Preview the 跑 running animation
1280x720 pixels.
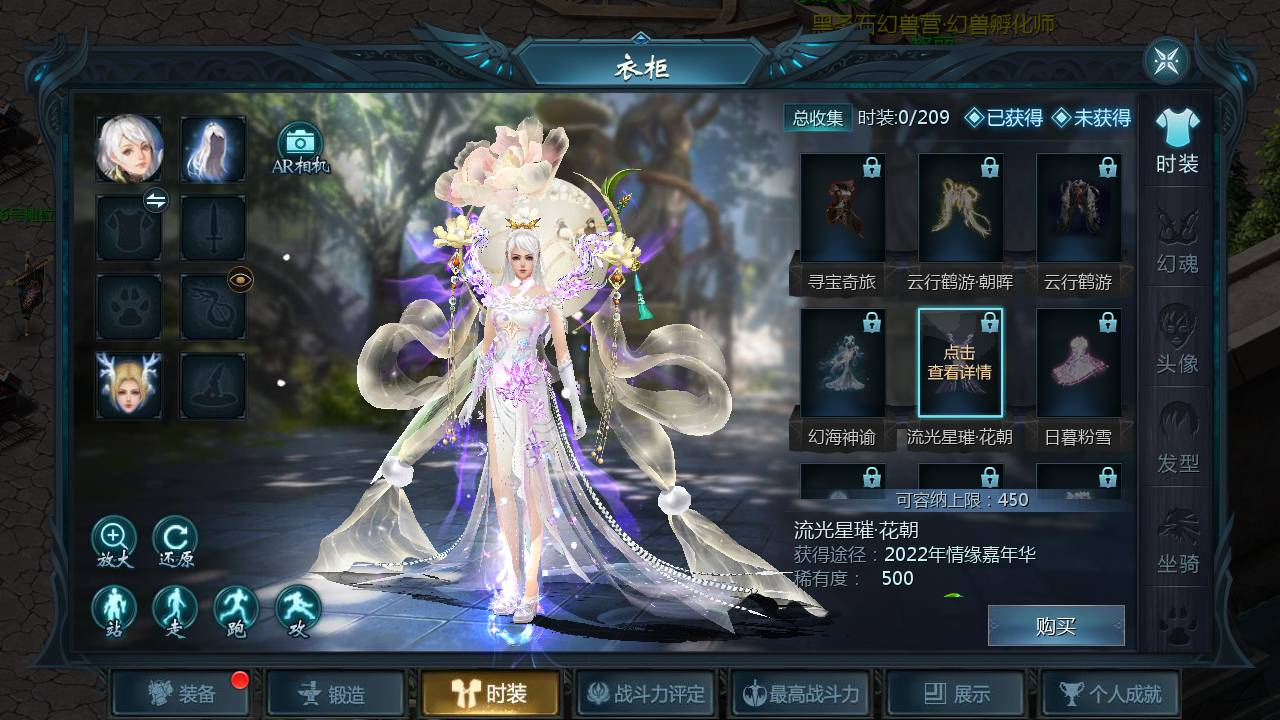pos(236,611)
